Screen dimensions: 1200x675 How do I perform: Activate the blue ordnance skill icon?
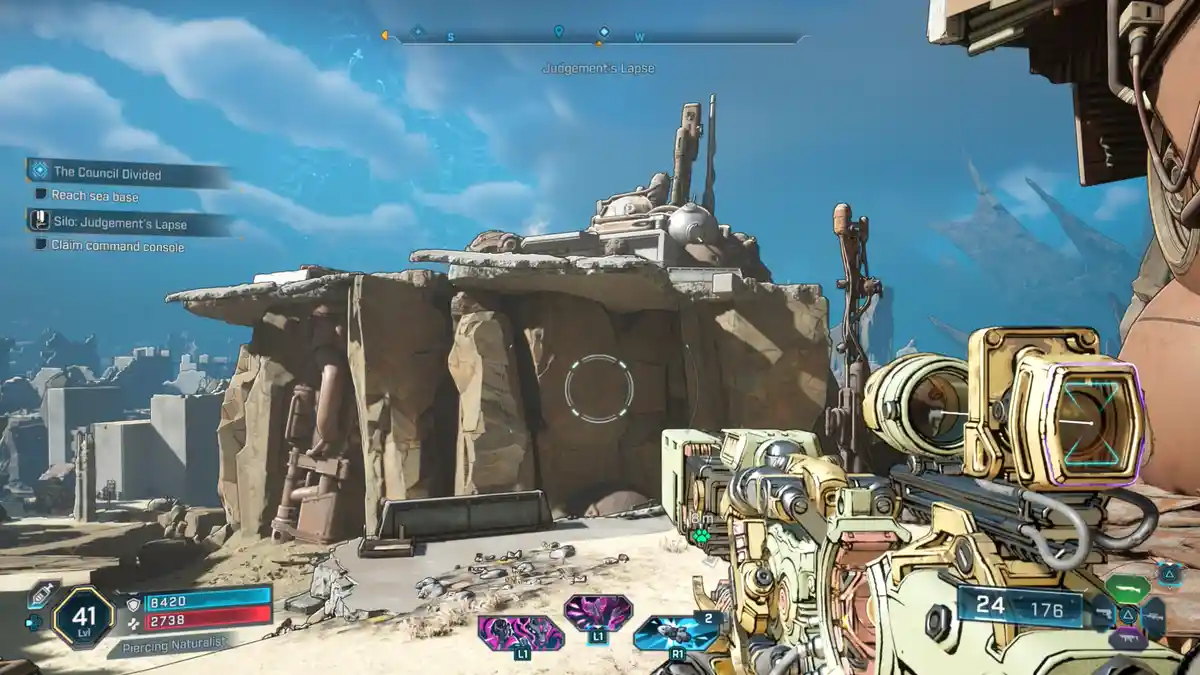click(678, 632)
